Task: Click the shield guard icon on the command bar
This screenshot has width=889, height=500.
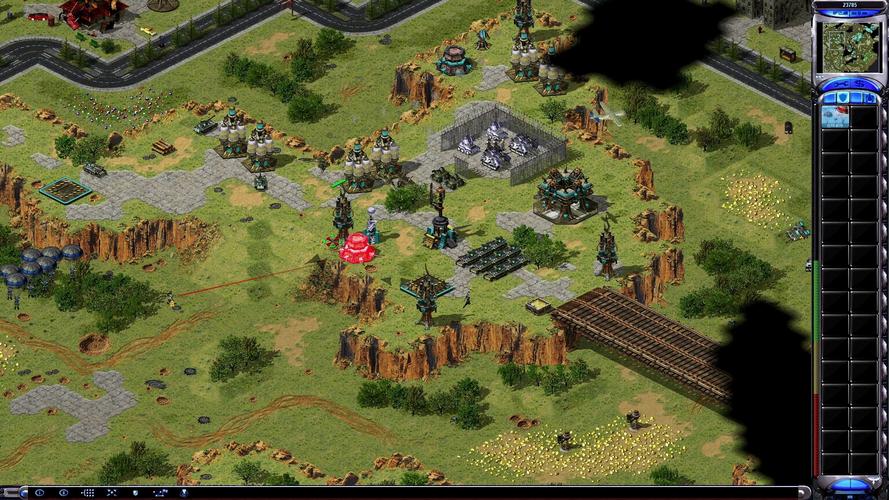Action: pos(135,493)
